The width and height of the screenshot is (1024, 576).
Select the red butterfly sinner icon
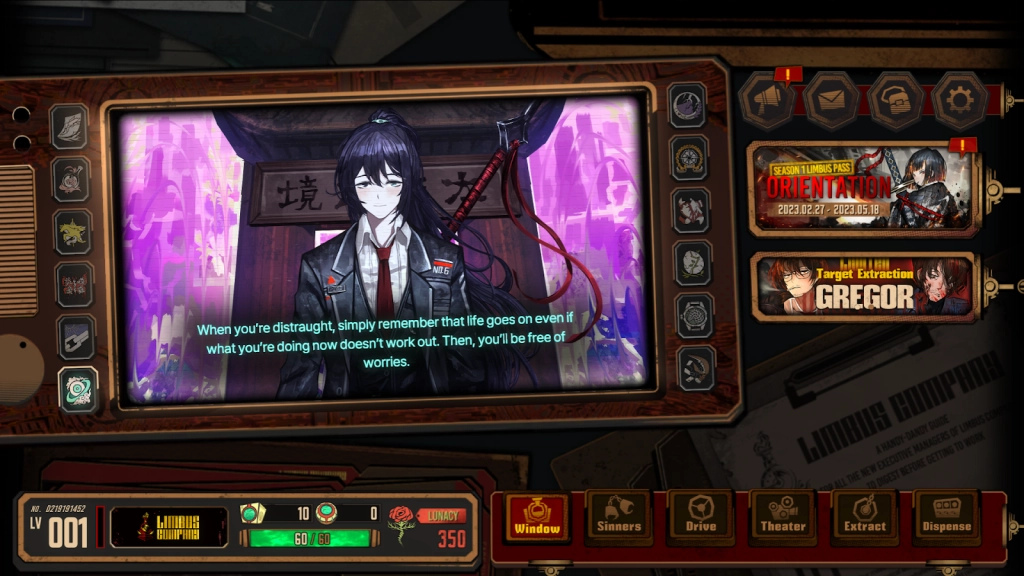(73, 284)
